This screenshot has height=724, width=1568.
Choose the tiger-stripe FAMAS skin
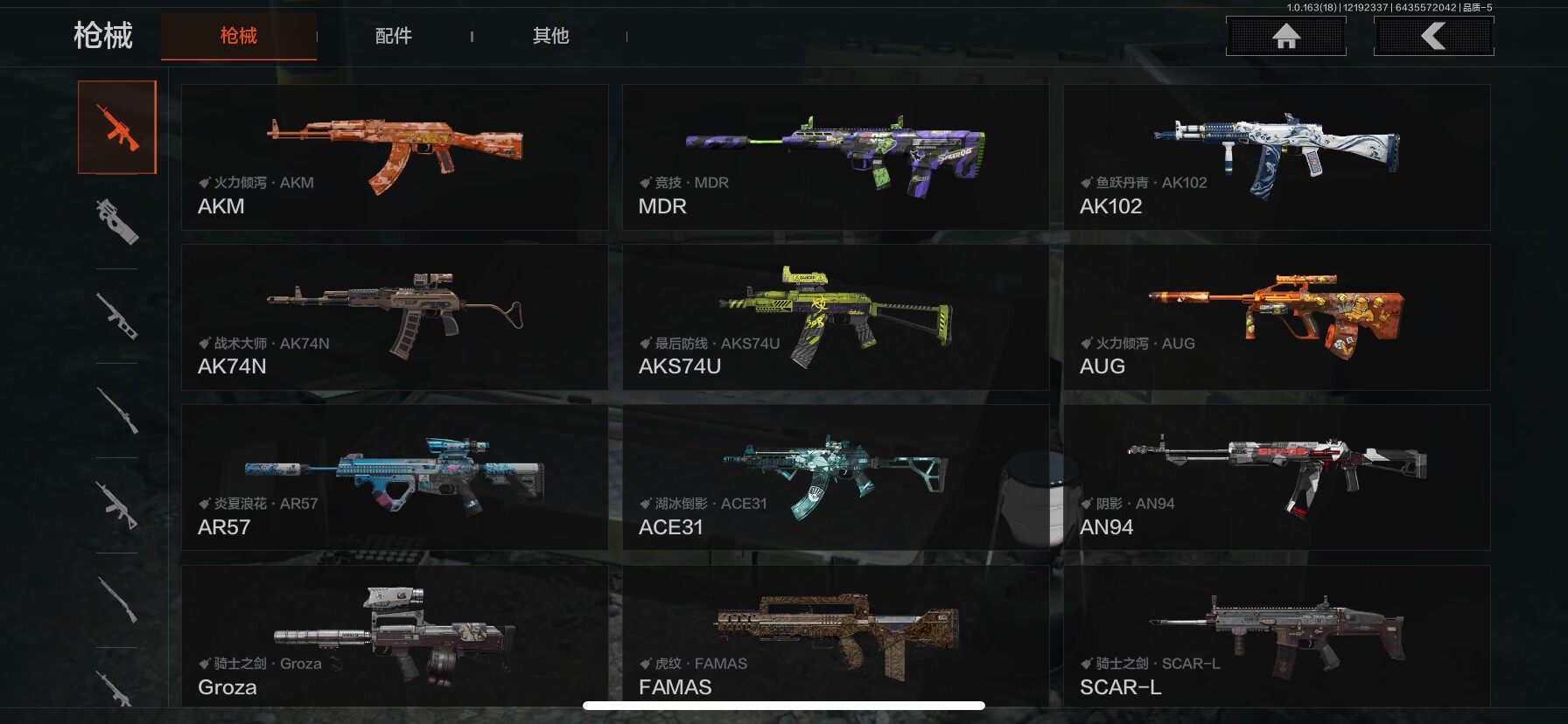[836, 636]
